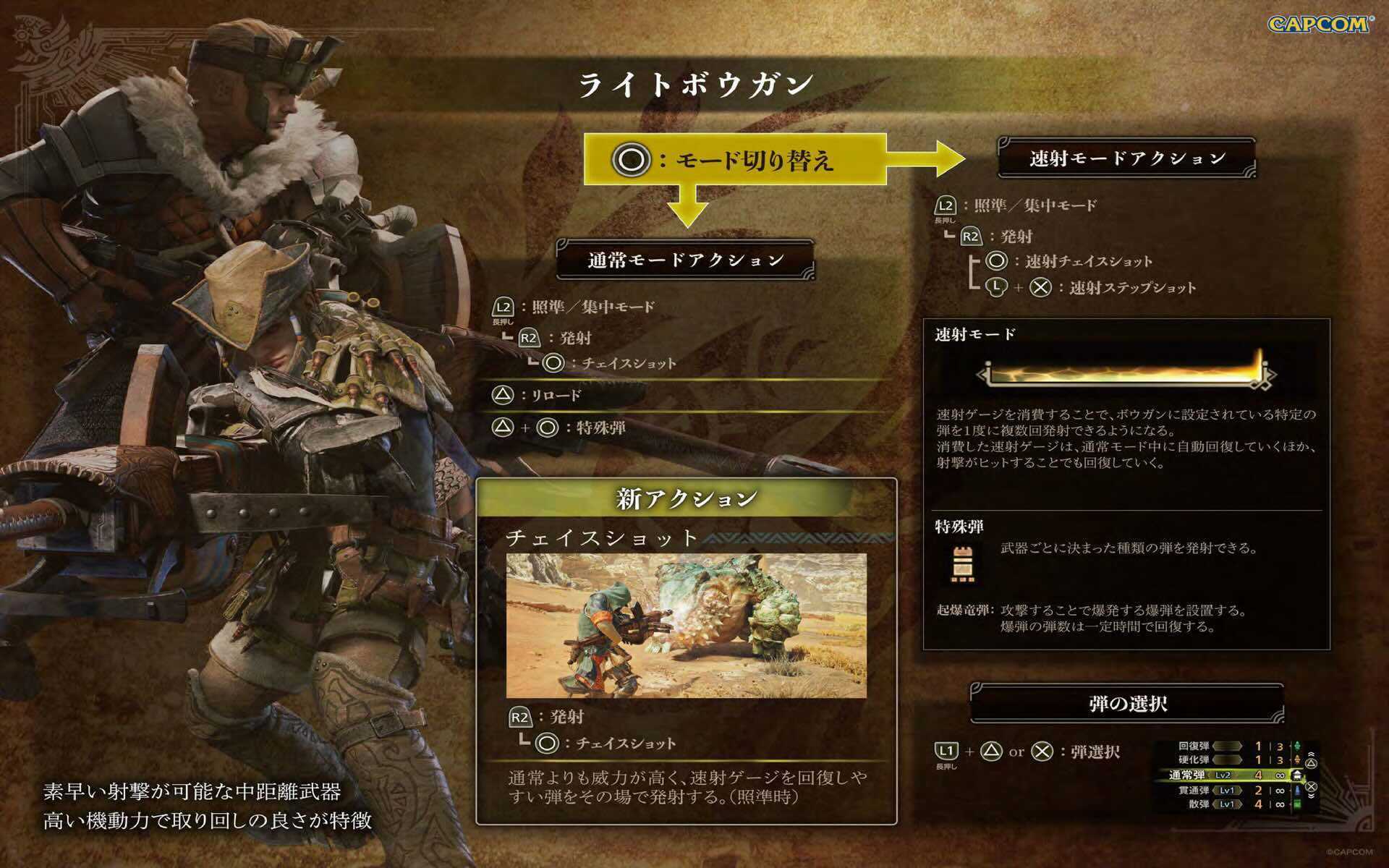Select the highlighted 通常弾 Lv2 ammo row
The image size is (1389, 868).
[x=1215, y=775]
